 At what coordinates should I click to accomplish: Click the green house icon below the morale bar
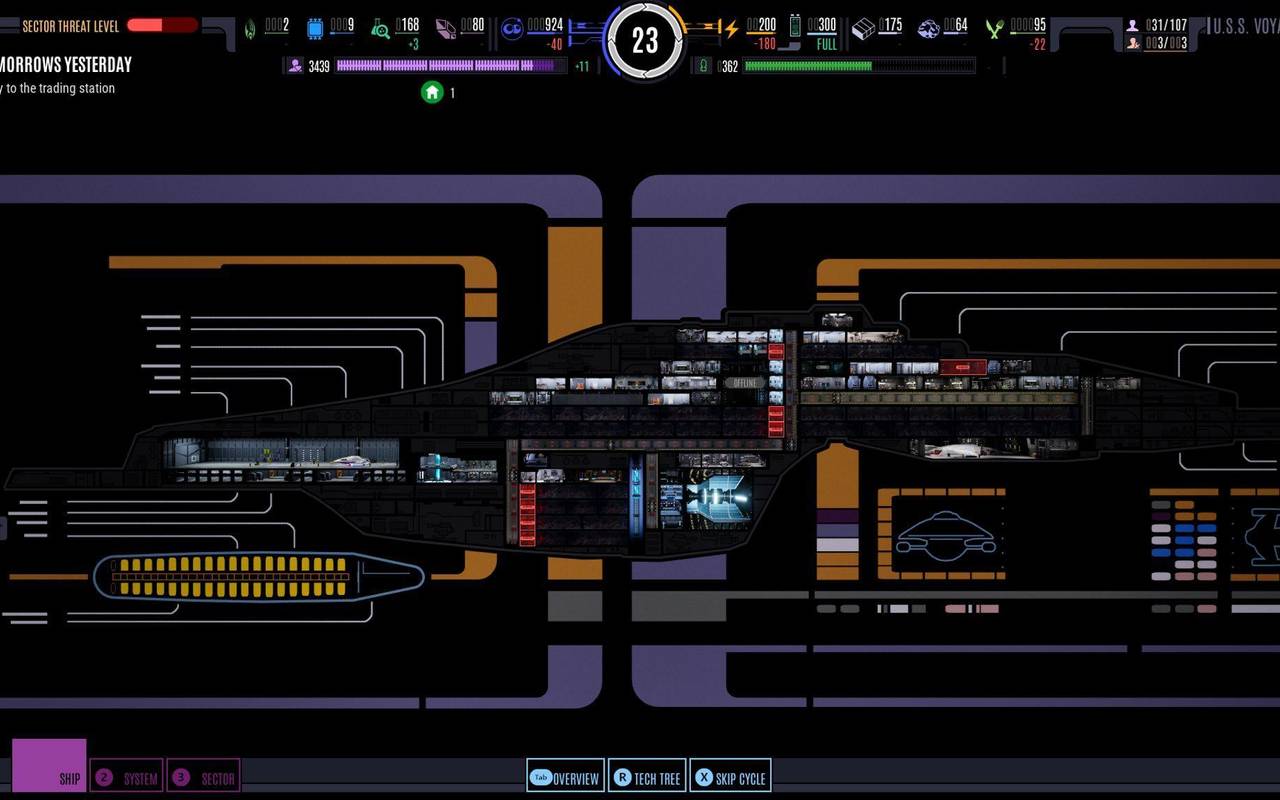431,92
